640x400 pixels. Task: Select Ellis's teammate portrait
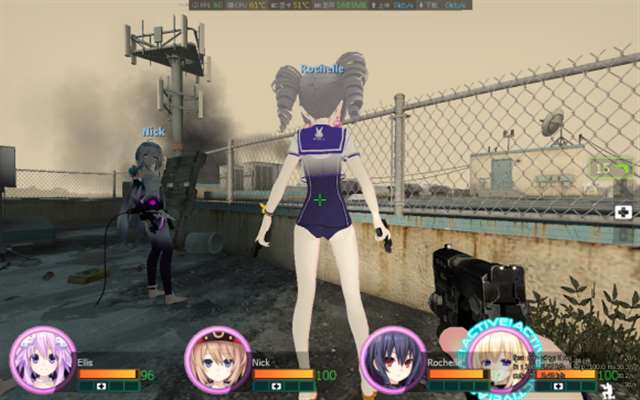42,360
